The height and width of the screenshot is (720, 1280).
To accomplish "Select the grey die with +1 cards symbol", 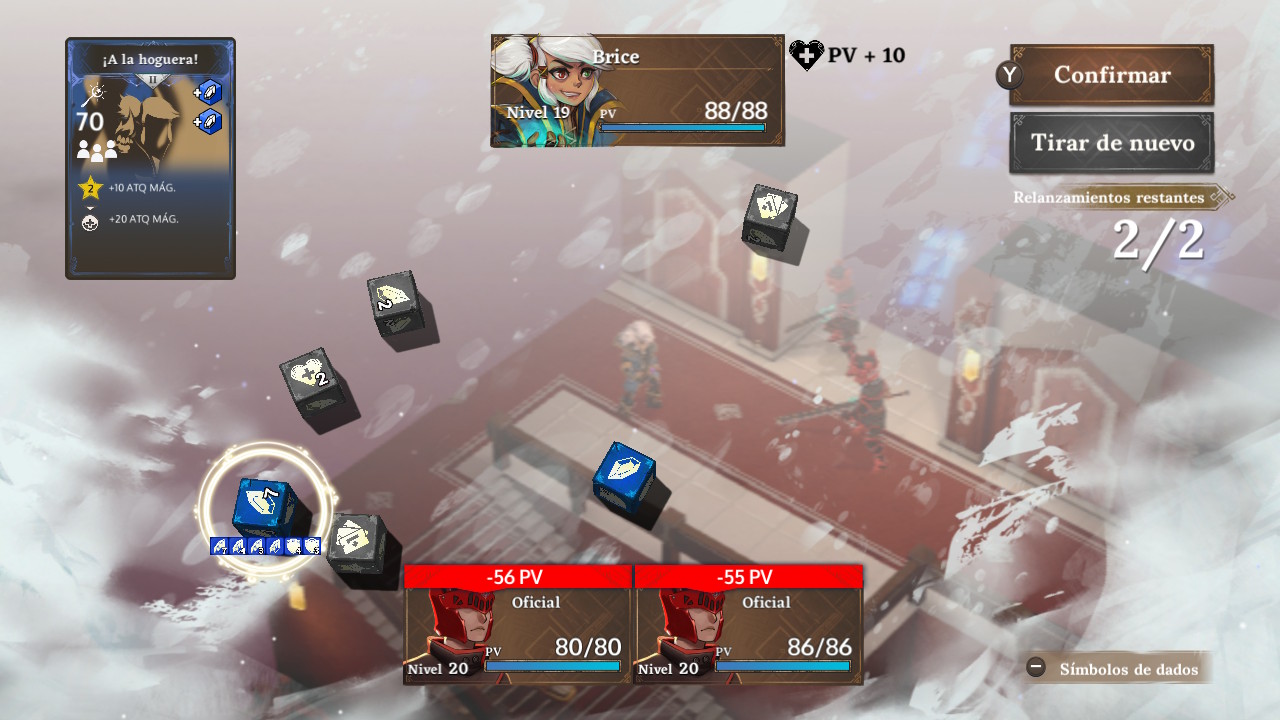I will (769, 215).
